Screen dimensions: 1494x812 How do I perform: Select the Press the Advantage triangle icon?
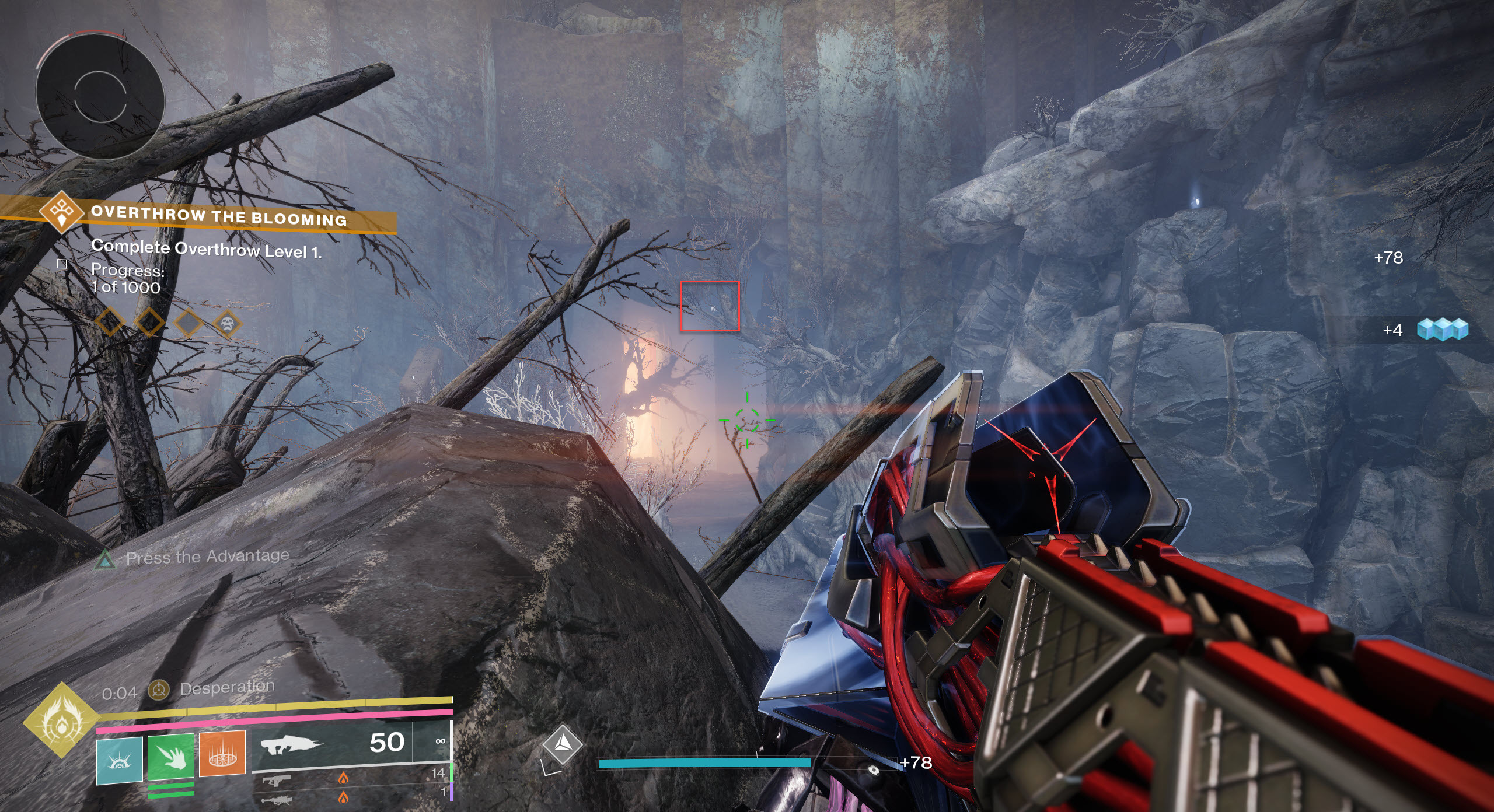click(x=105, y=559)
